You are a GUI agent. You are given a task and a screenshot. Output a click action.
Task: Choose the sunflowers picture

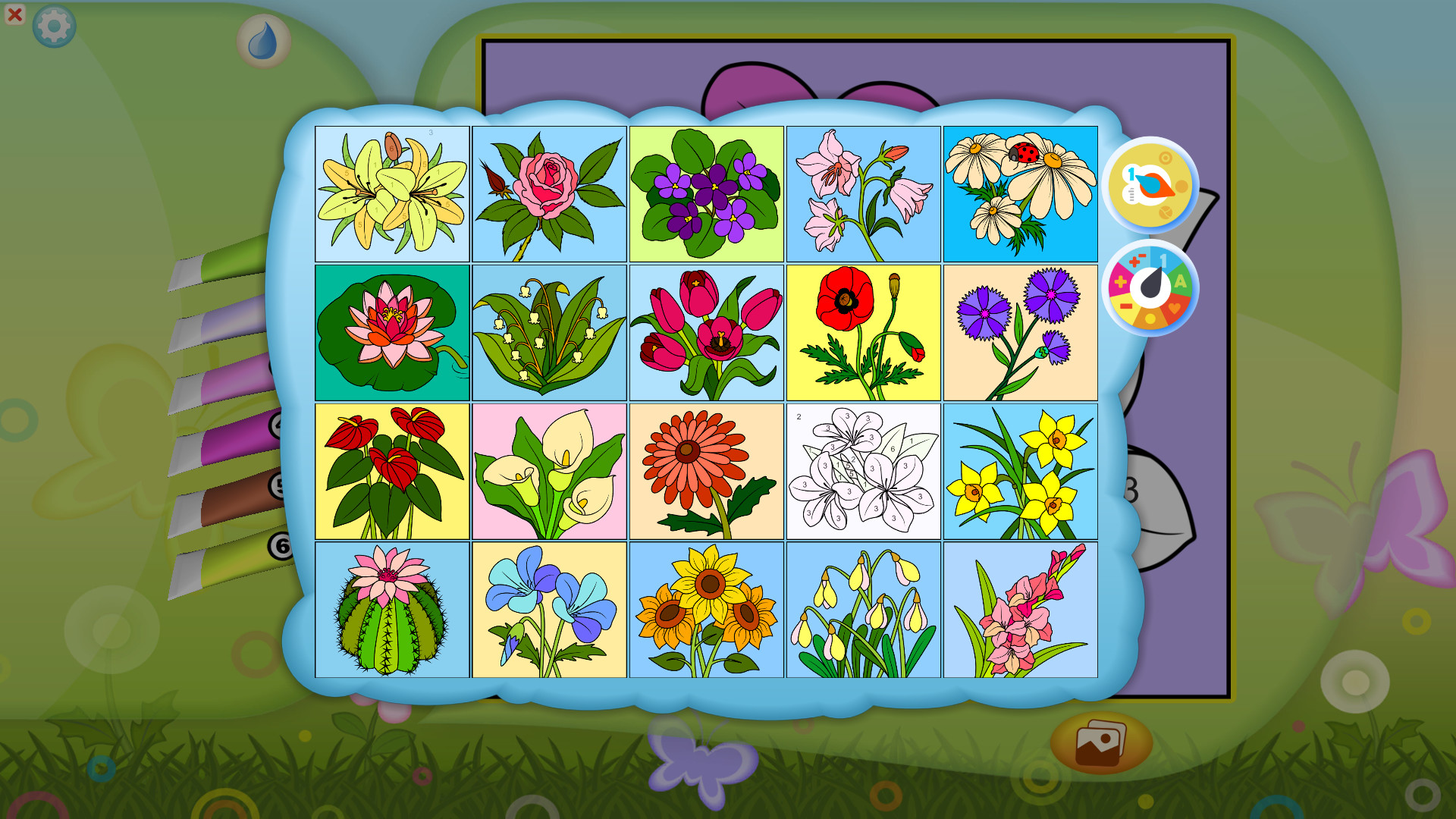(706, 608)
